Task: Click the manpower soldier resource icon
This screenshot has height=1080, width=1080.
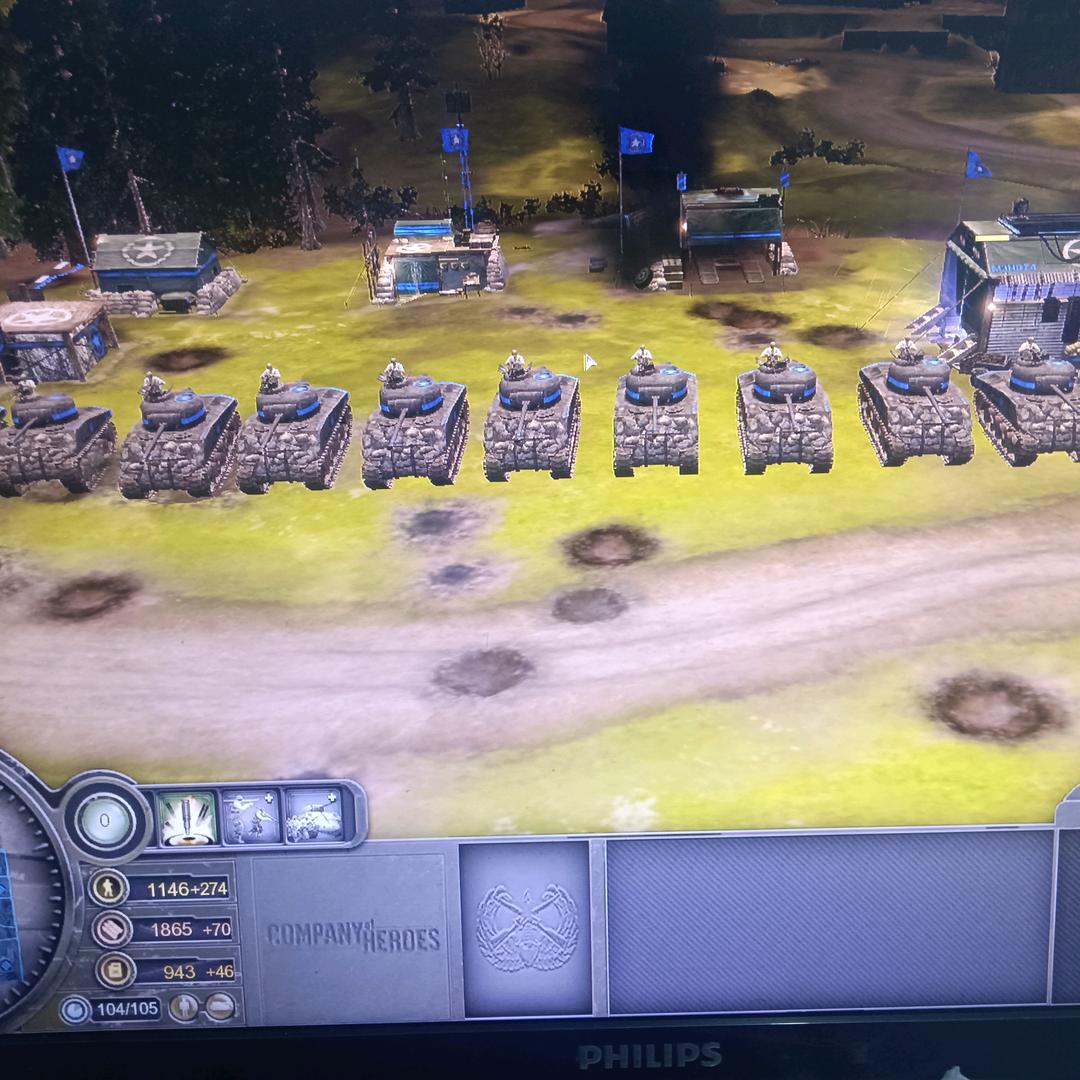Action: pyautogui.click(x=109, y=888)
